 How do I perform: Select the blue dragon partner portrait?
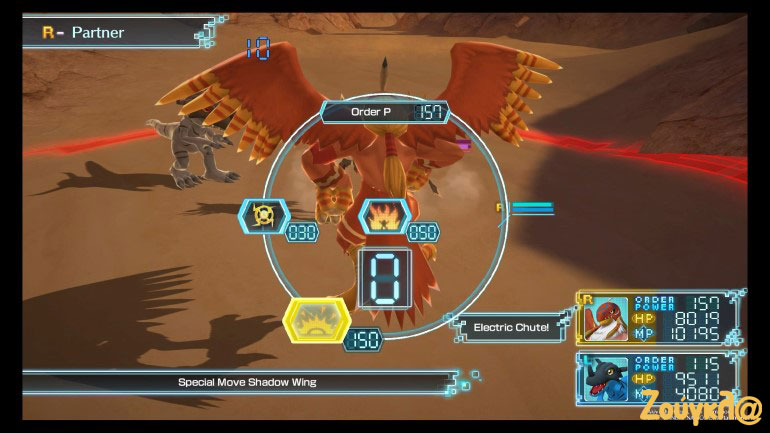pyautogui.click(x=605, y=378)
